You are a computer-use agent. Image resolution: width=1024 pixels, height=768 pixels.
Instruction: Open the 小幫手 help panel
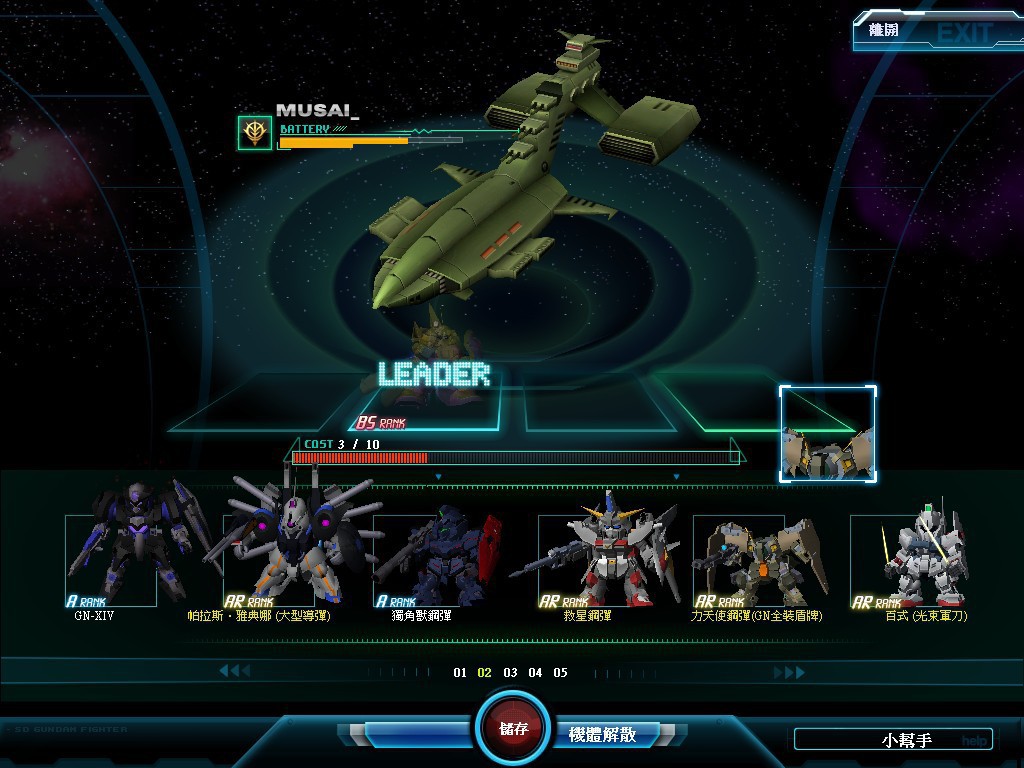click(x=893, y=740)
